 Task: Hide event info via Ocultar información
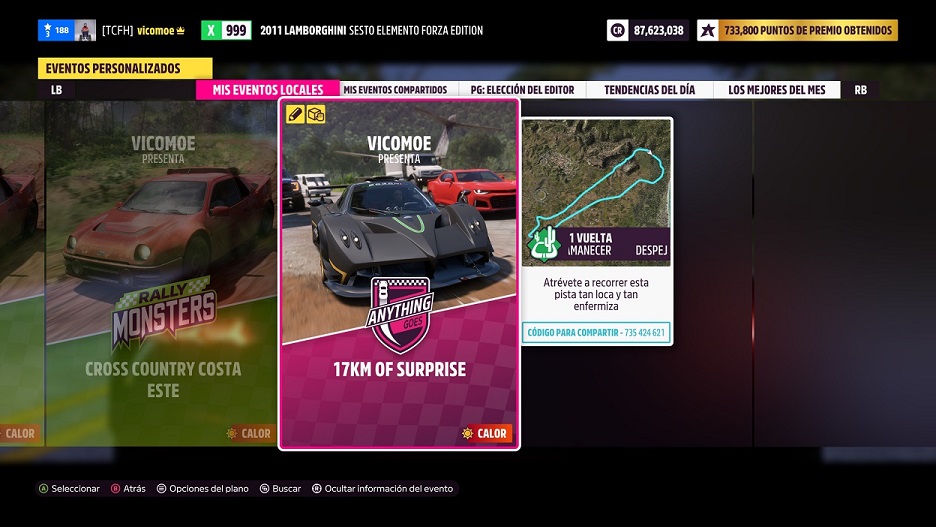[x=382, y=489]
